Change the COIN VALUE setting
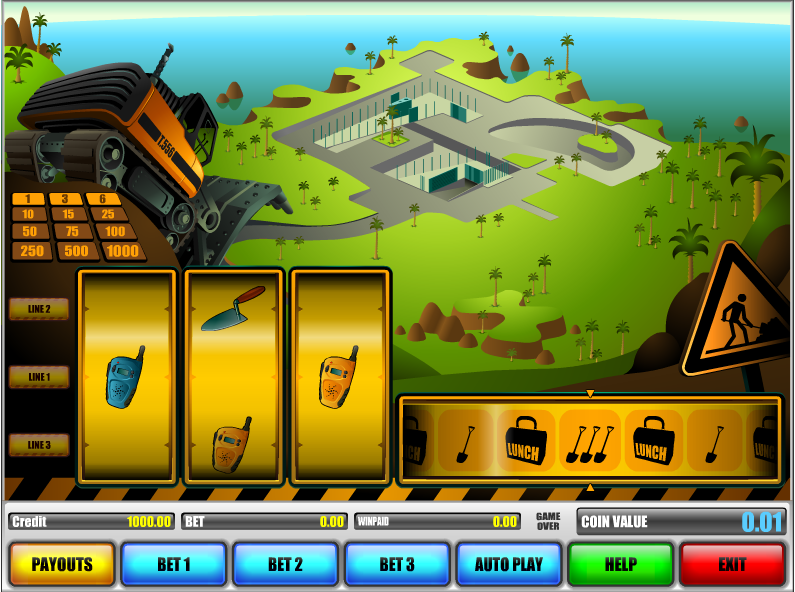The width and height of the screenshot is (795, 592). (x=681, y=521)
